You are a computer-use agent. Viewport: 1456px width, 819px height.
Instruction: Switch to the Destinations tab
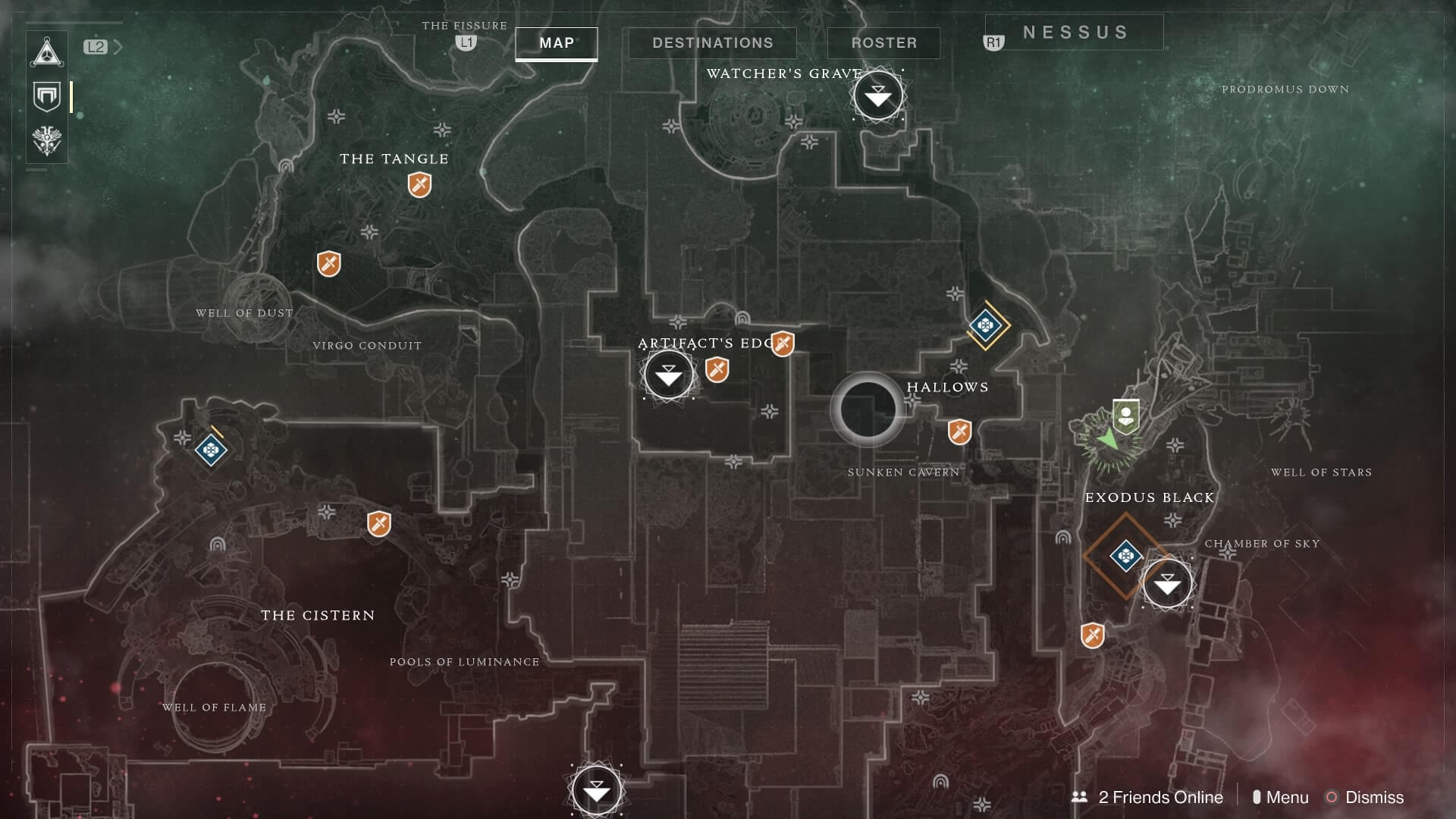(712, 43)
